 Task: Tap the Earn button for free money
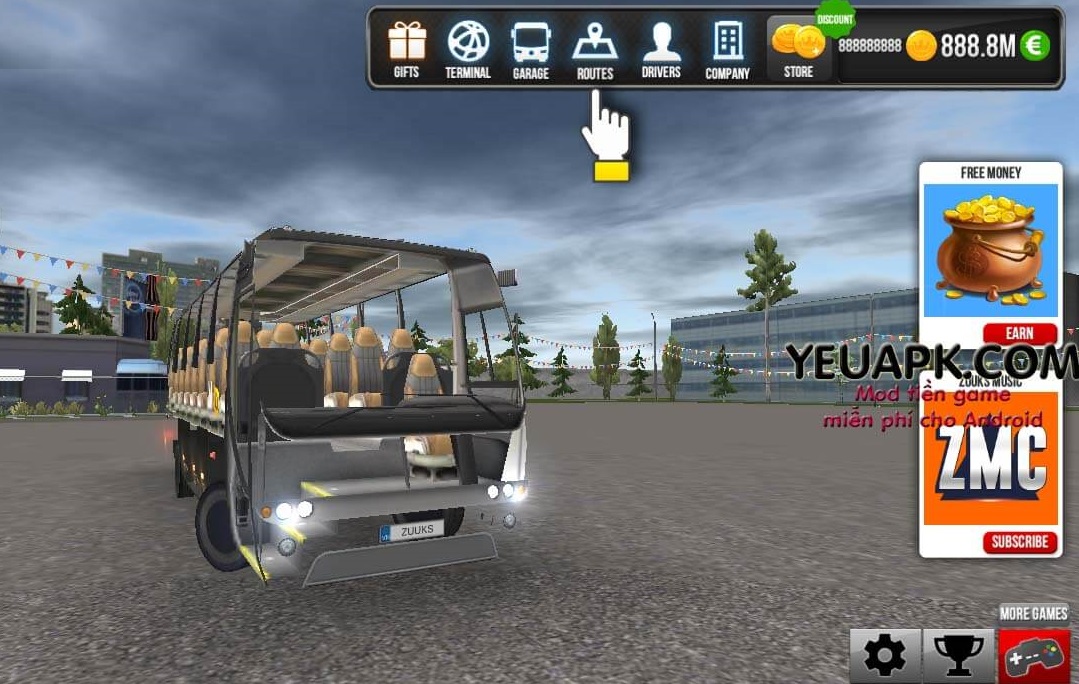pos(1019,334)
